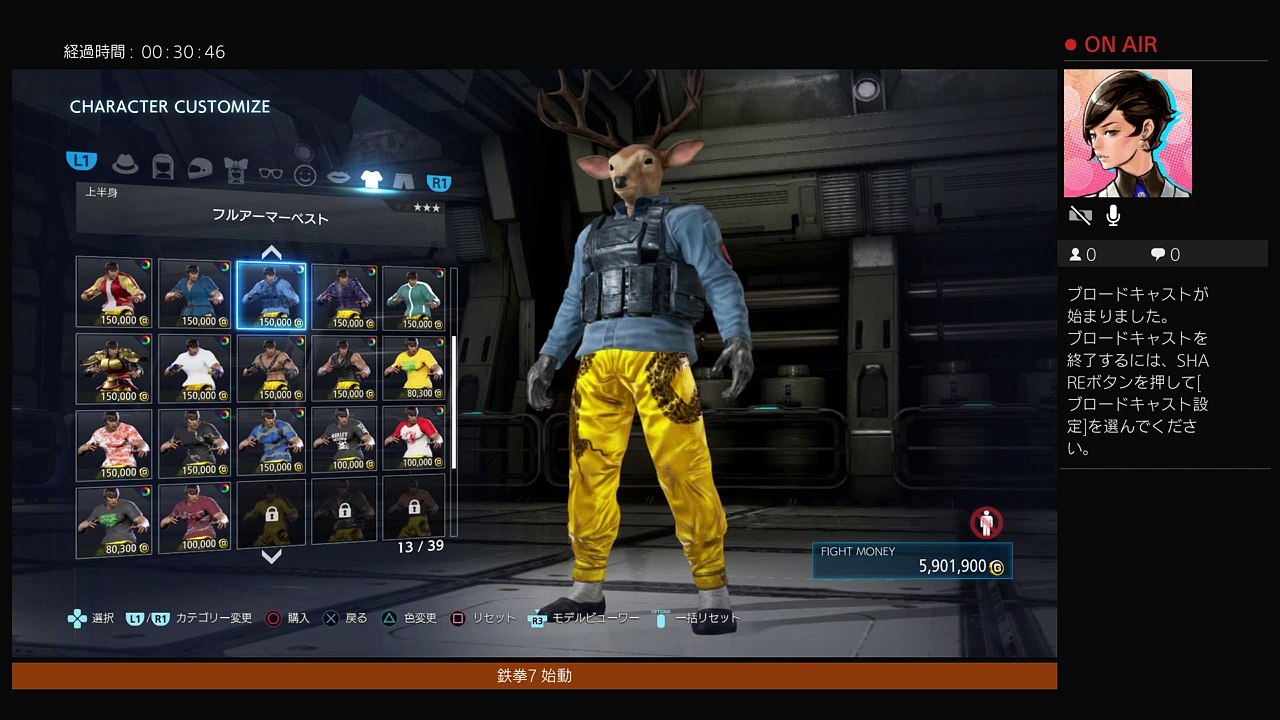Image resolution: width=1280 pixels, height=720 pixels.
Task: Choose the red and white raglan shirt
Action: click(413, 438)
